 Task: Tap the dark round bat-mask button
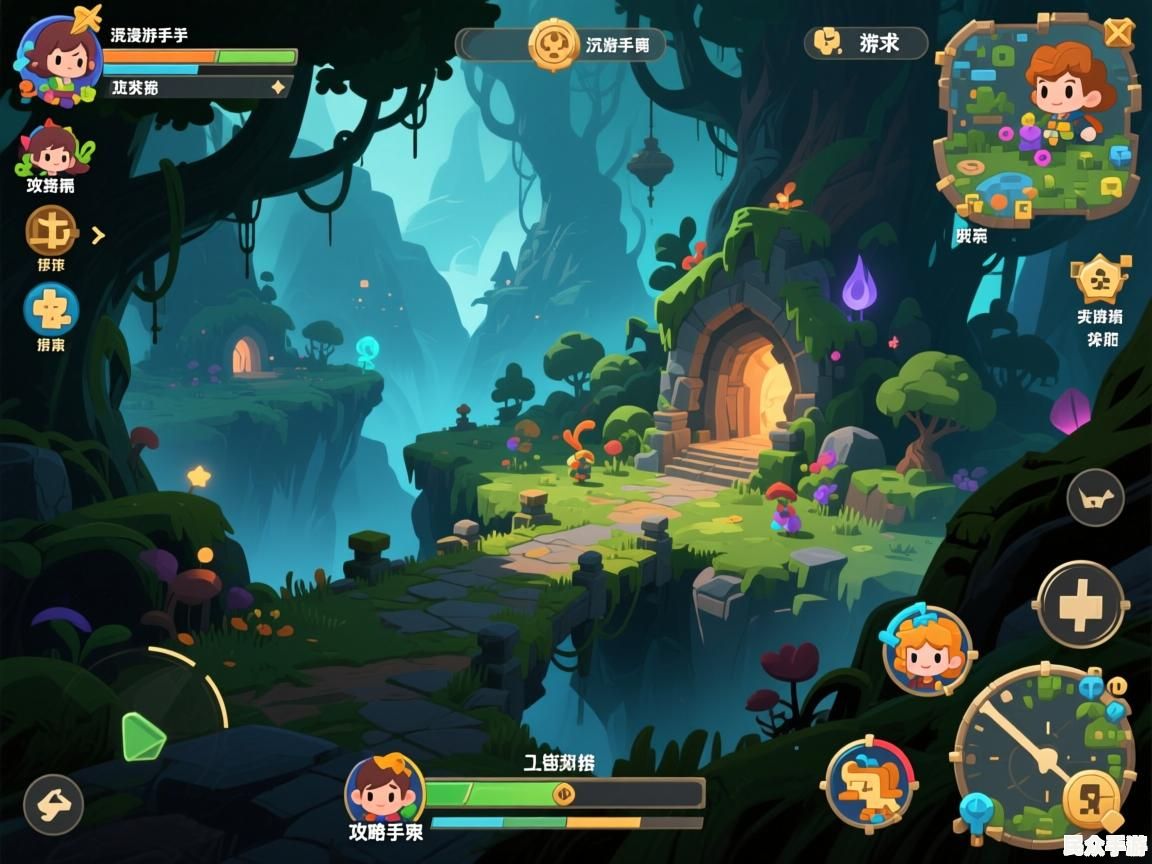[x=1095, y=497]
